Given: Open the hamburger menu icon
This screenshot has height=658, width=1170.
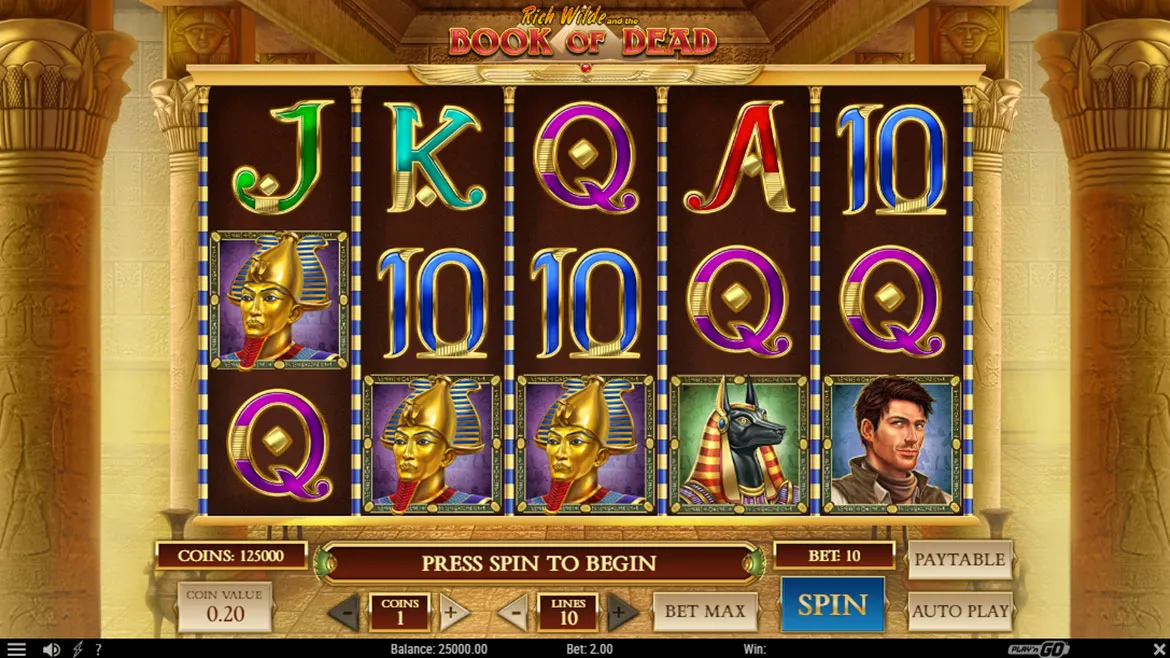Looking at the screenshot, I should pos(16,650).
